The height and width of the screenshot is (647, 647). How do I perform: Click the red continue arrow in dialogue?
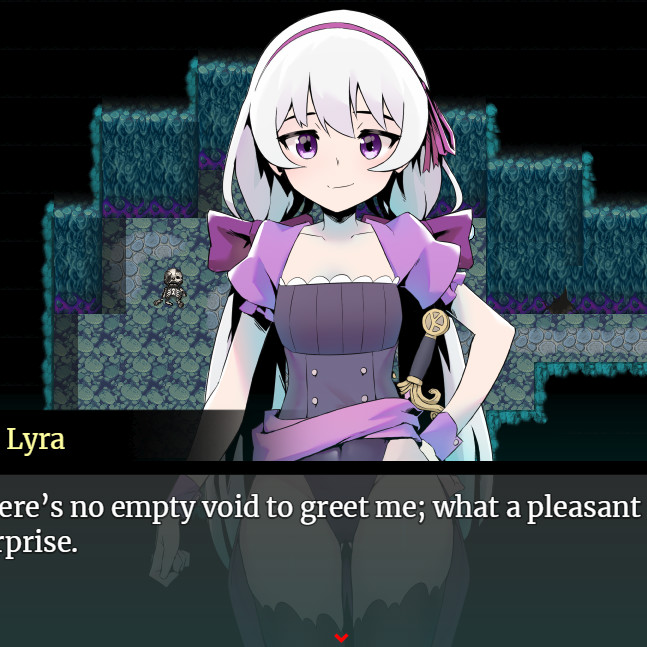click(x=341, y=637)
